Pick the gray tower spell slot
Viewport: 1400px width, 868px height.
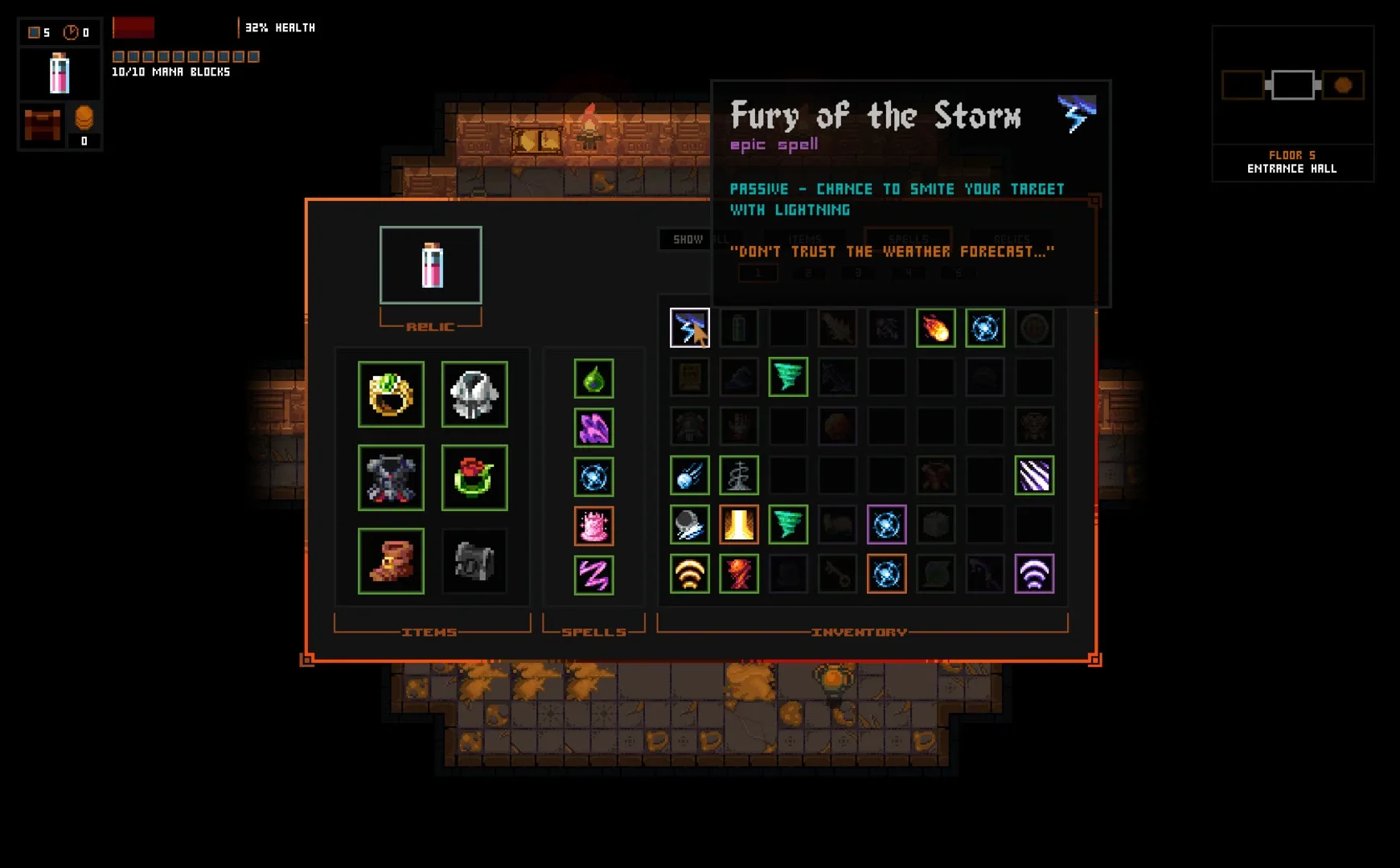tap(738, 476)
